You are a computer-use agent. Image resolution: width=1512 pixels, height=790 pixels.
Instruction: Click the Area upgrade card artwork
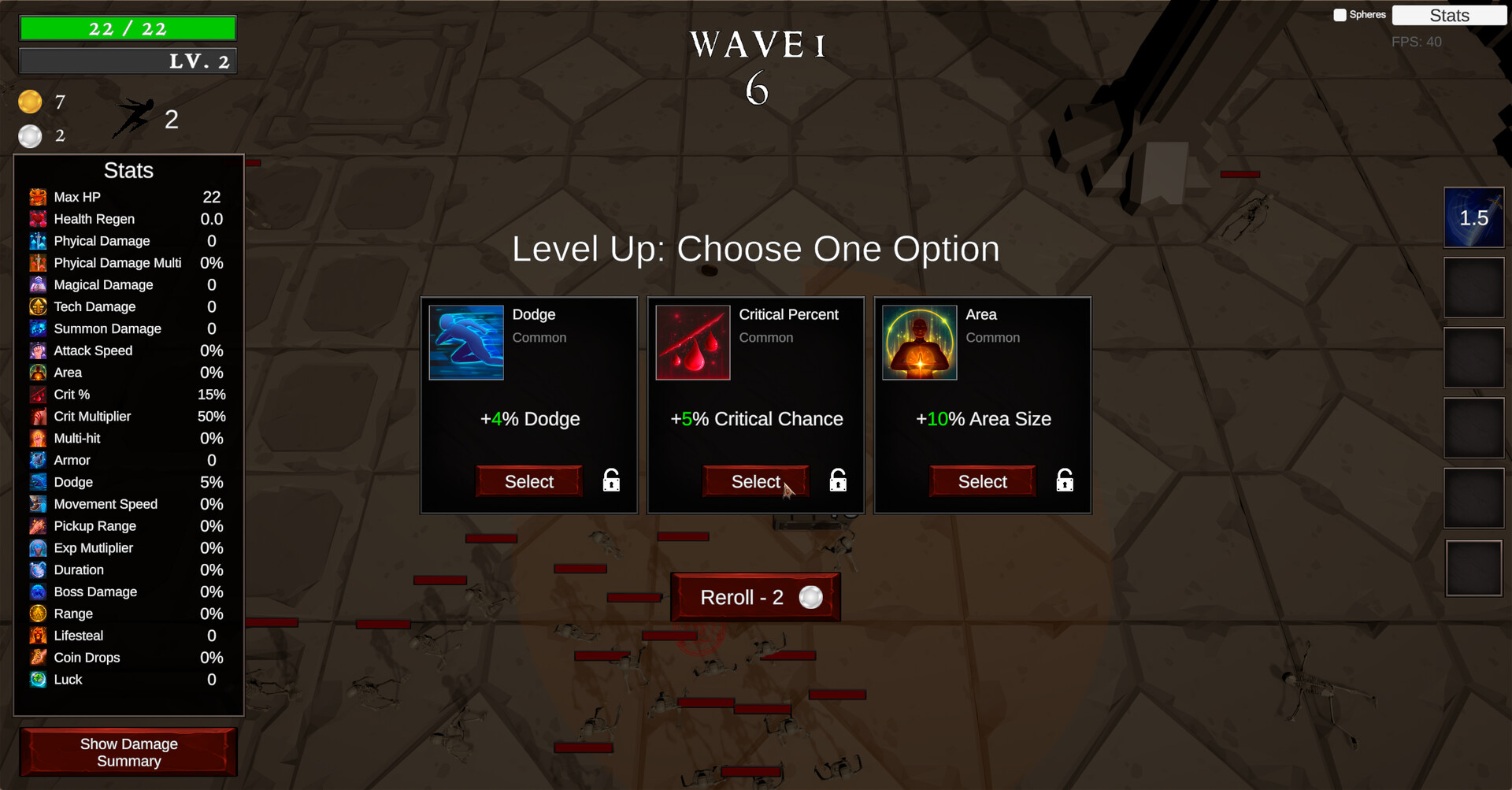pyautogui.click(x=919, y=343)
